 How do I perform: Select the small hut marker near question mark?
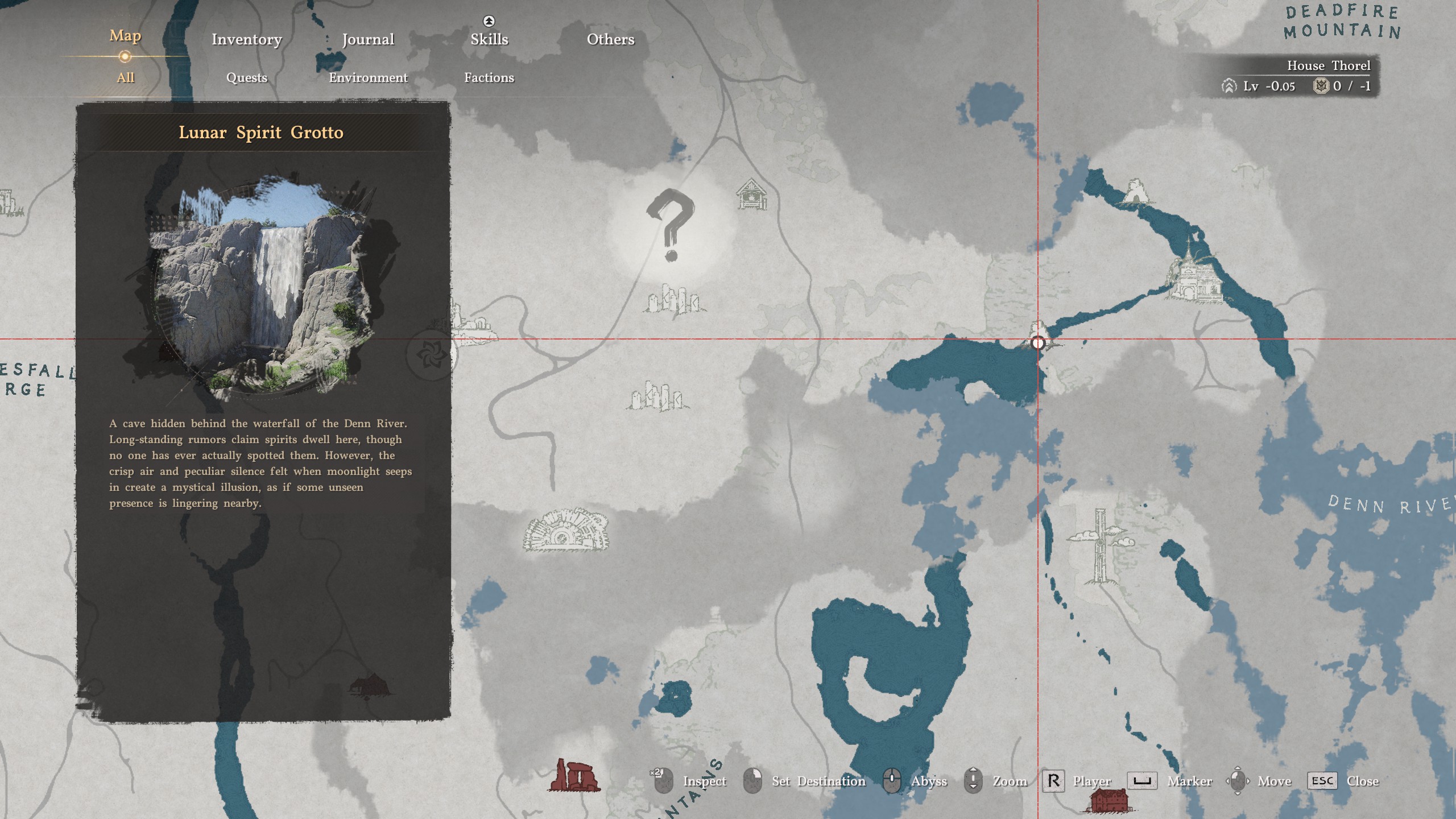click(751, 194)
